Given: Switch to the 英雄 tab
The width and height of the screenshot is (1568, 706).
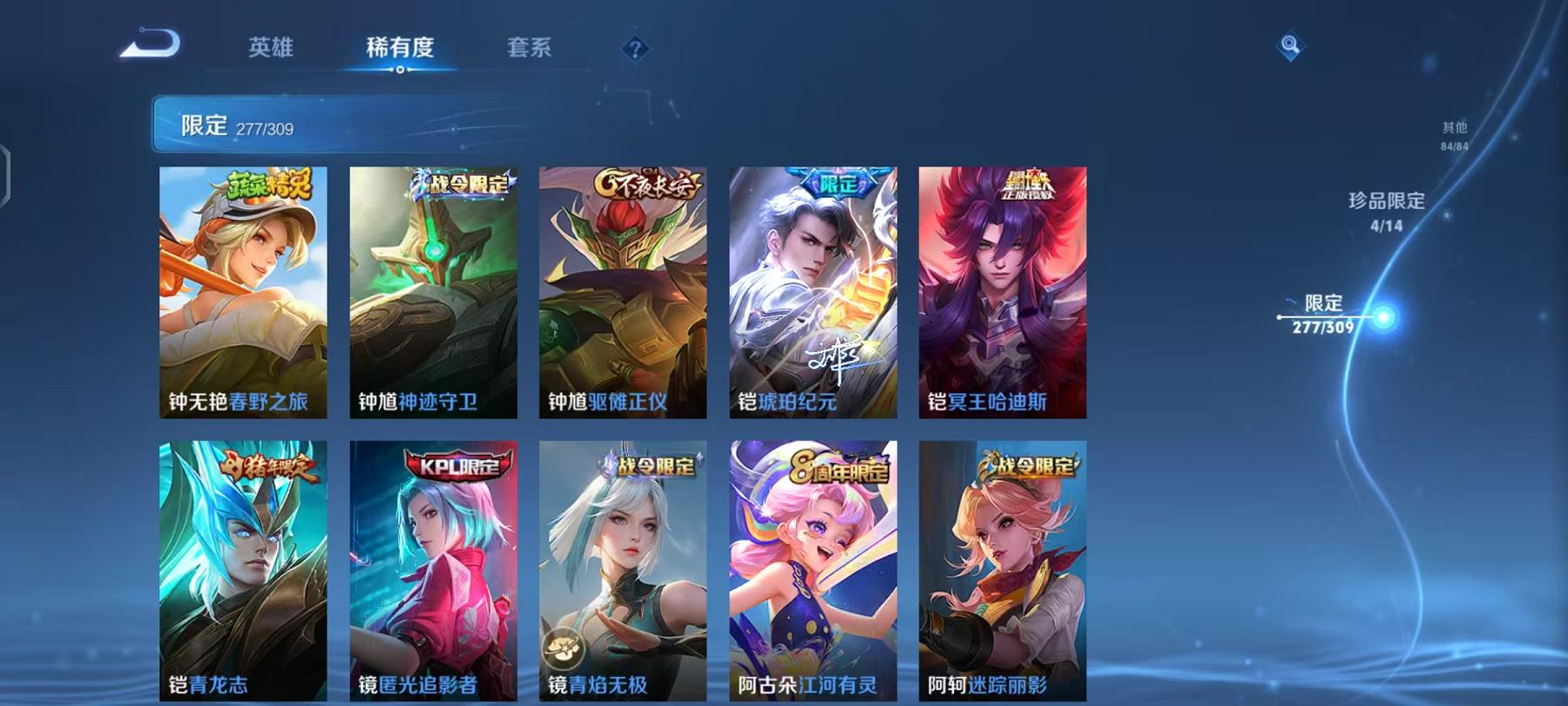Looking at the screenshot, I should (x=272, y=49).
